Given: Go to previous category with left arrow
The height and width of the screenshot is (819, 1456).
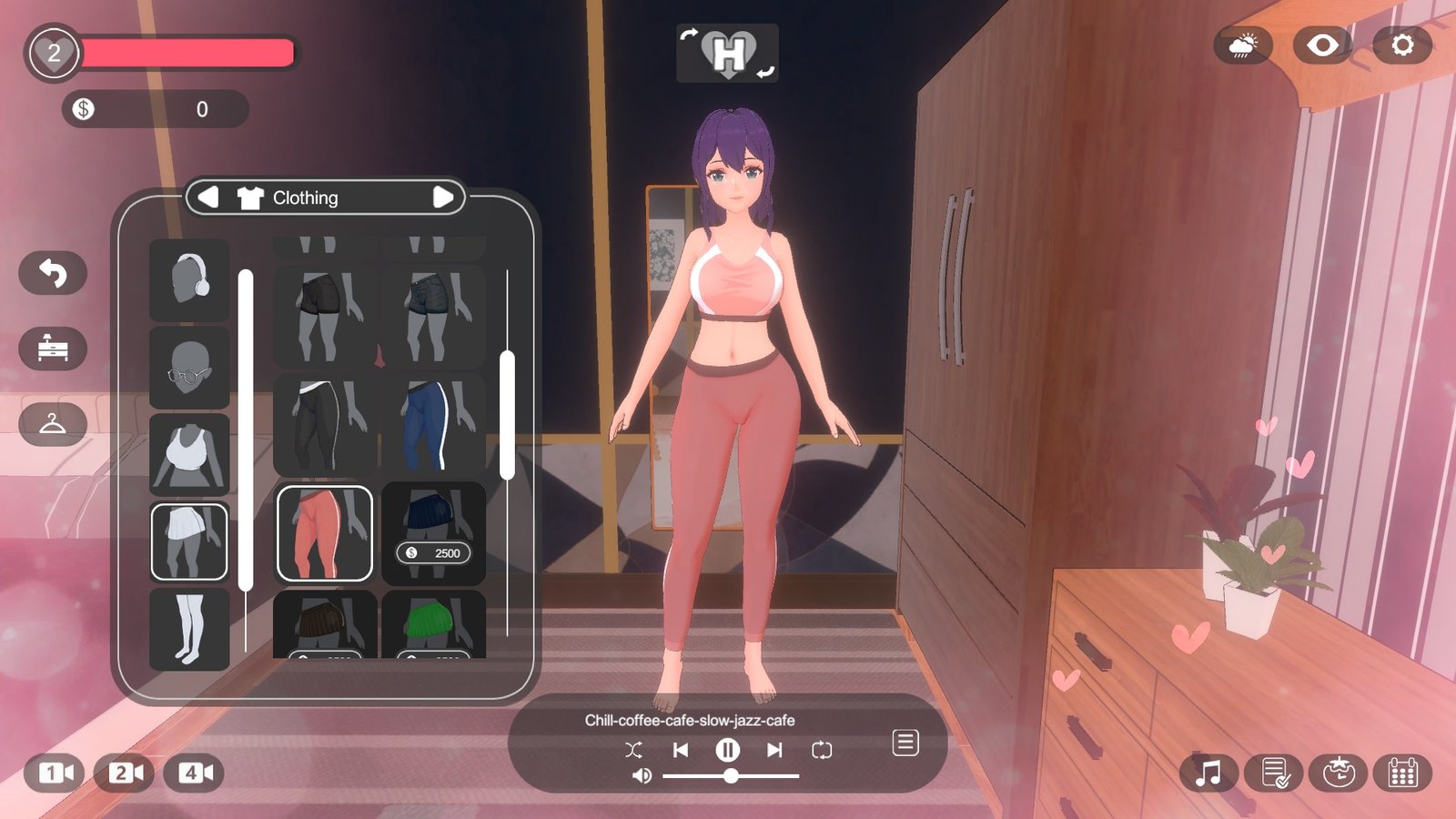Looking at the screenshot, I should point(210,197).
